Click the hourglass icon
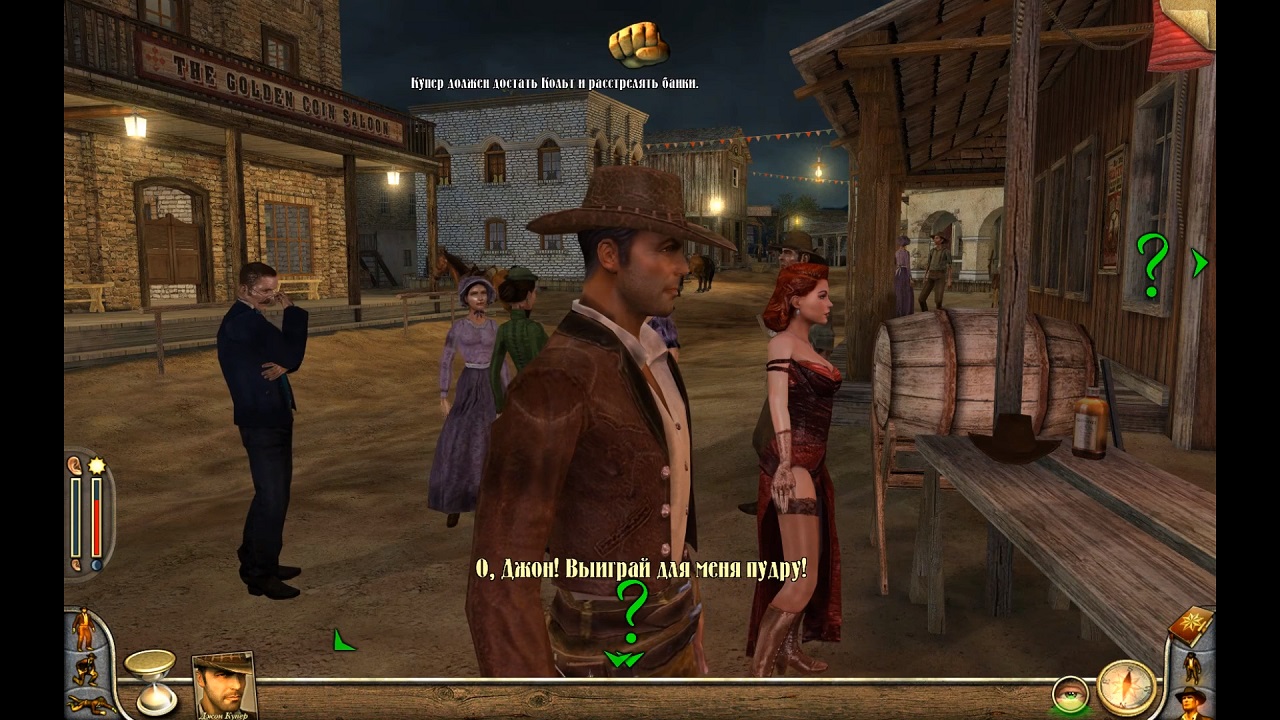The width and height of the screenshot is (1280, 720). (x=150, y=680)
